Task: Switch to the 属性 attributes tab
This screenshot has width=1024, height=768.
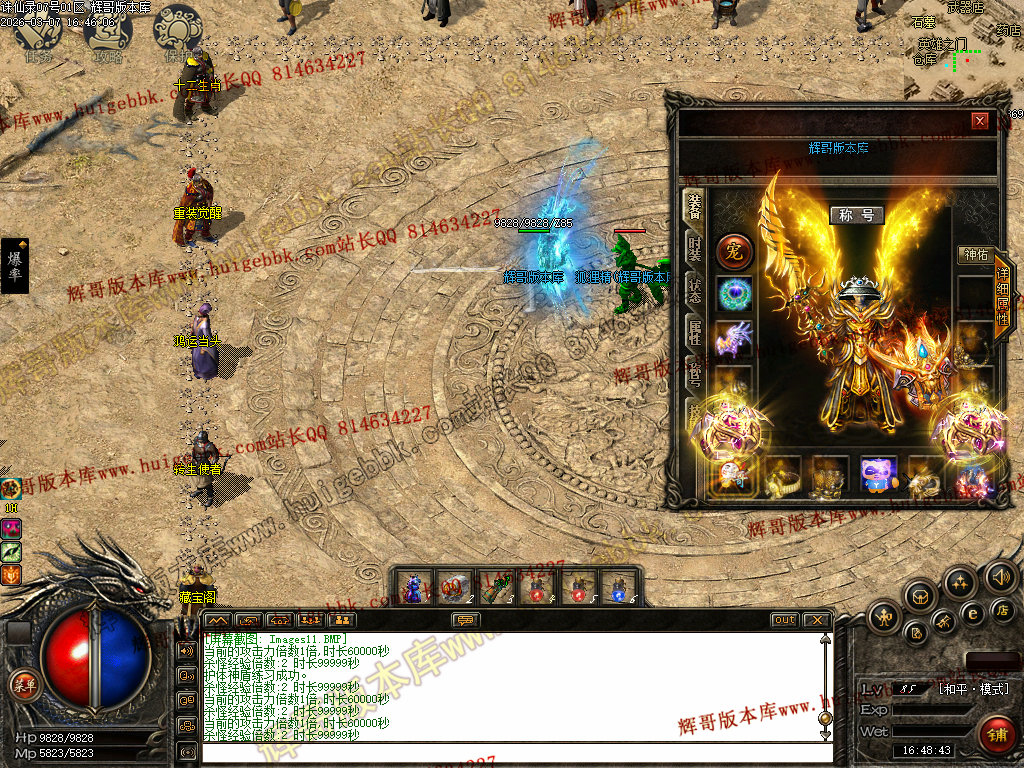Action: point(694,332)
